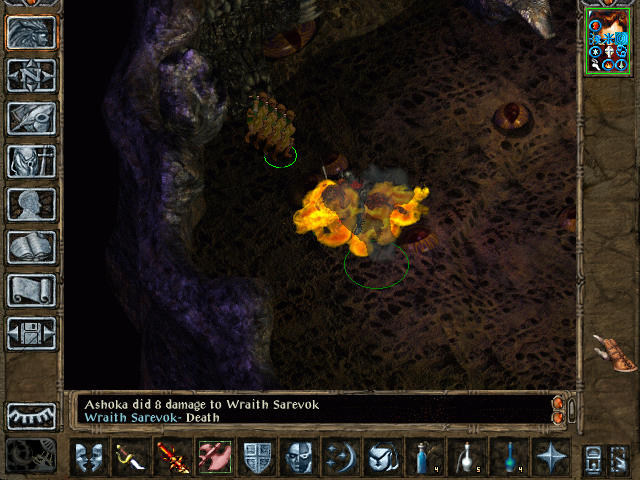Activate the single silver mask ability
The height and width of the screenshot is (480, 640).
299,457
